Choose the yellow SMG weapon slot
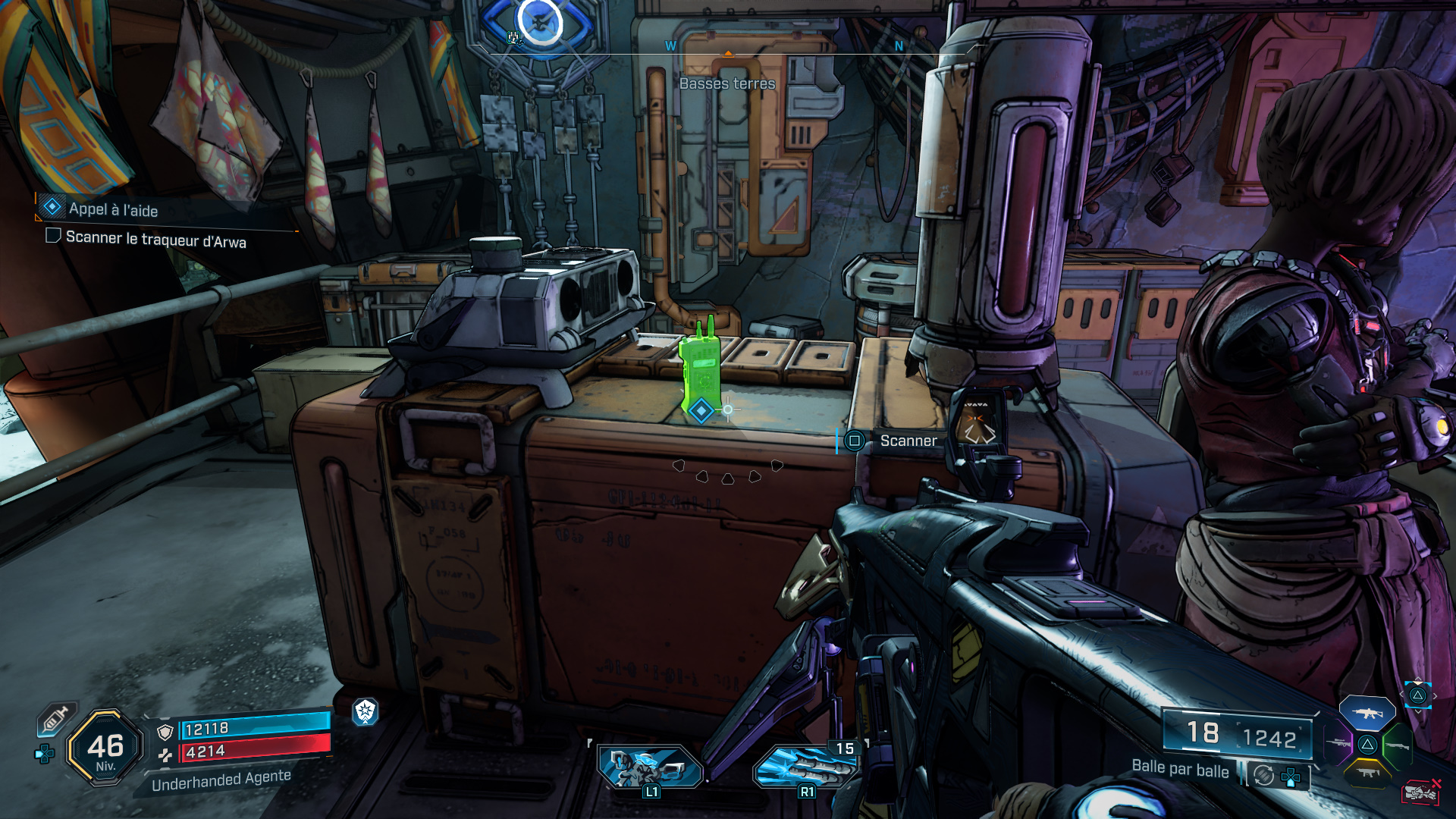The height and width of the screenshot is (819, 1456). (x=1367, y=773)
